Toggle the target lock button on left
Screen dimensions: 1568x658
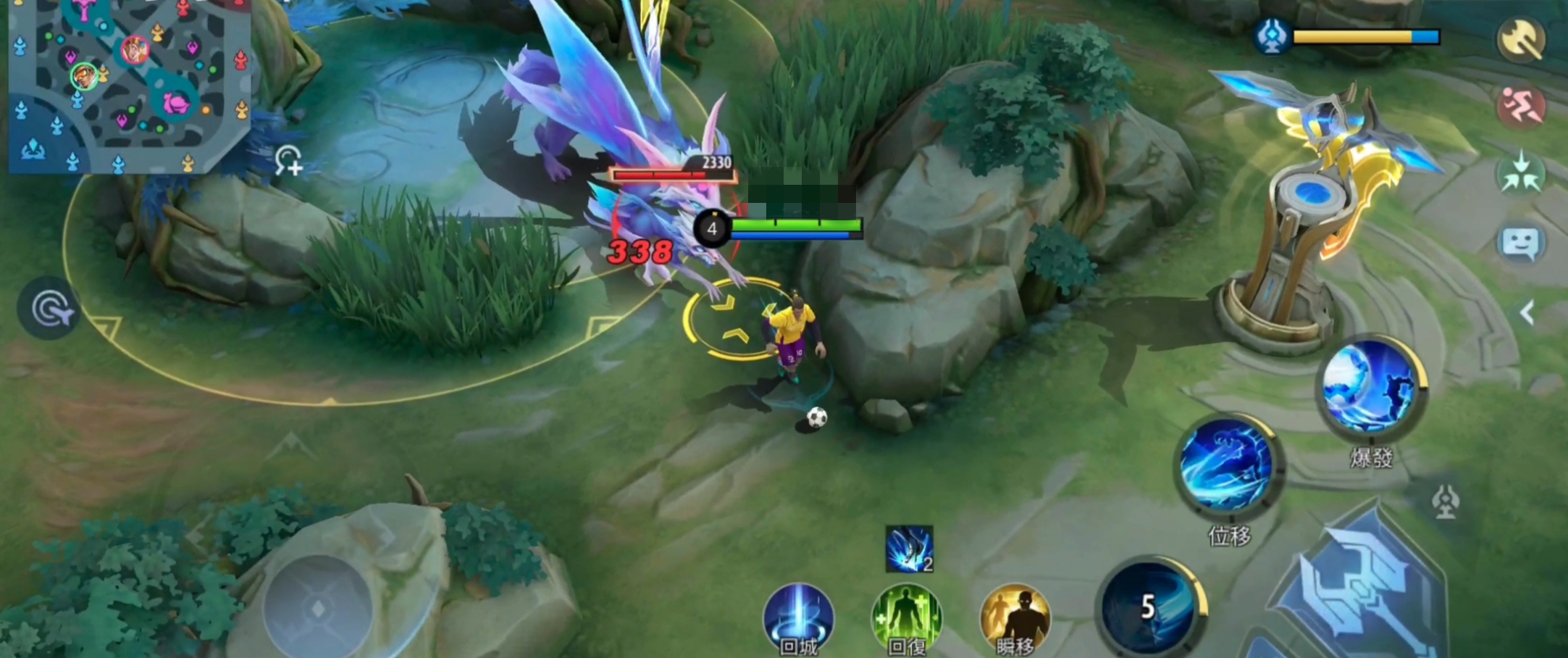click(49, 309)
